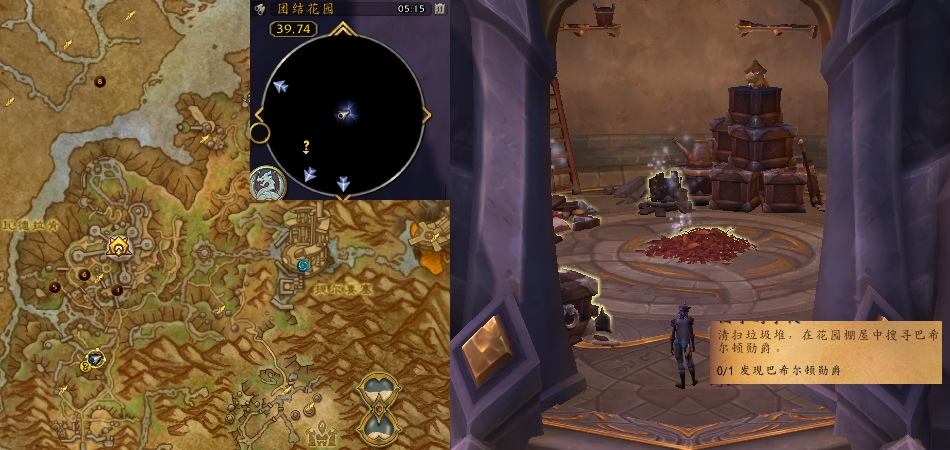Open the dragon emblem button below the minimap
950x450 pixels.
(265, 182)
